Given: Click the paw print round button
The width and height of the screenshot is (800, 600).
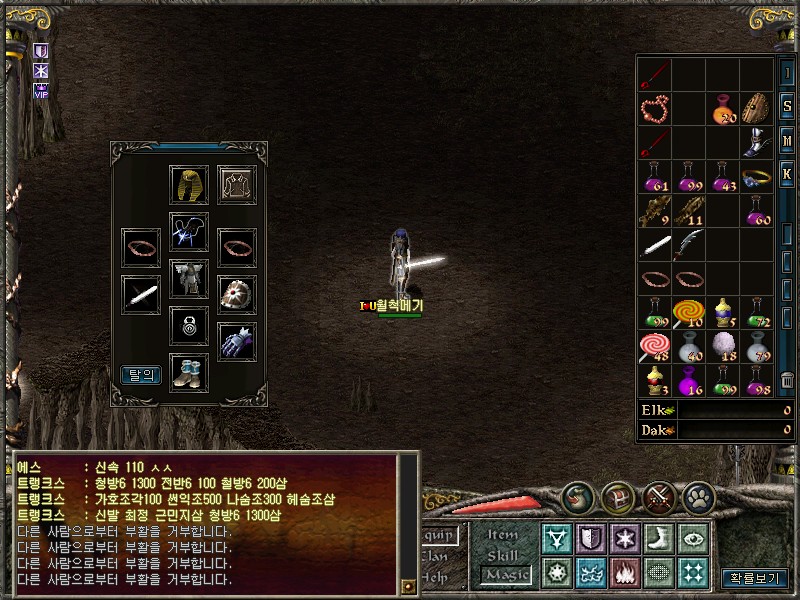Looking at the screenshot, I should (697, 497).
